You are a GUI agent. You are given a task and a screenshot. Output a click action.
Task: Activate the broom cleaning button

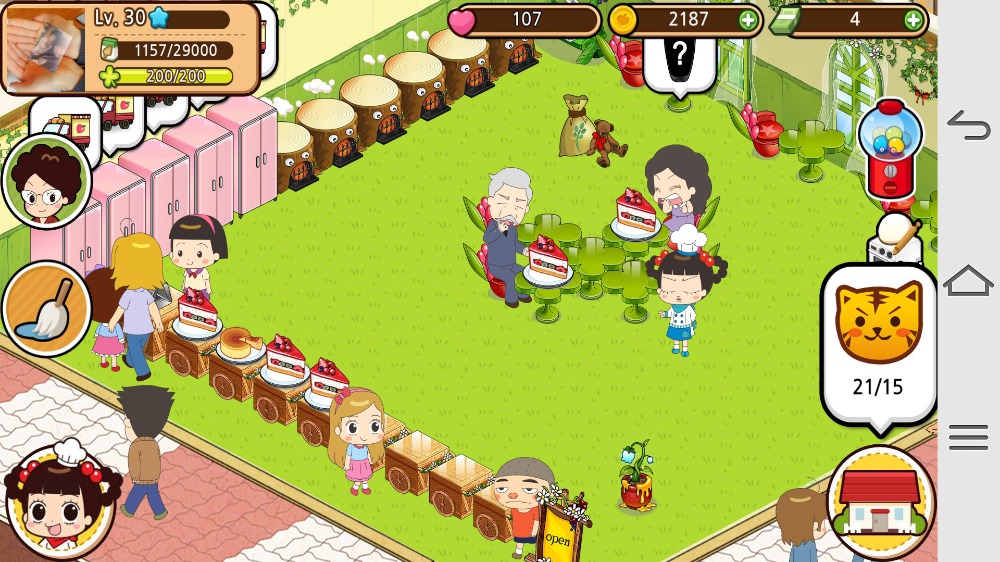(46, 309)
